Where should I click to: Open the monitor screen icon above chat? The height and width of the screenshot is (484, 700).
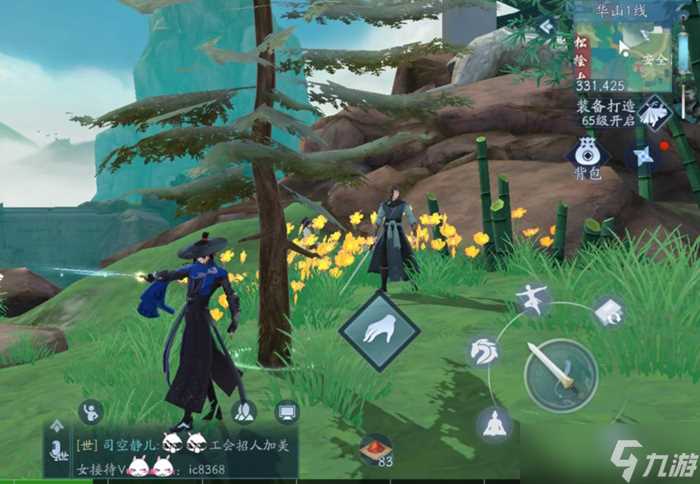[287, 411]
